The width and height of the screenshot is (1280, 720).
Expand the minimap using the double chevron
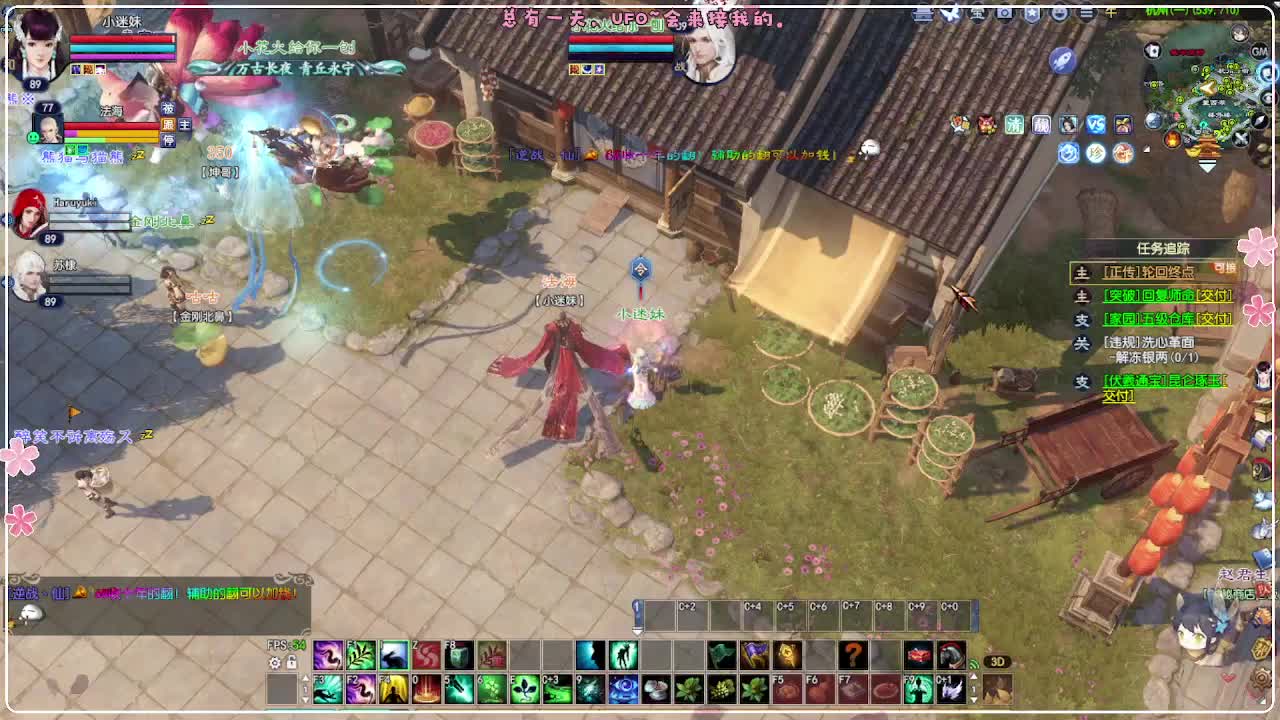[1207, 165]
